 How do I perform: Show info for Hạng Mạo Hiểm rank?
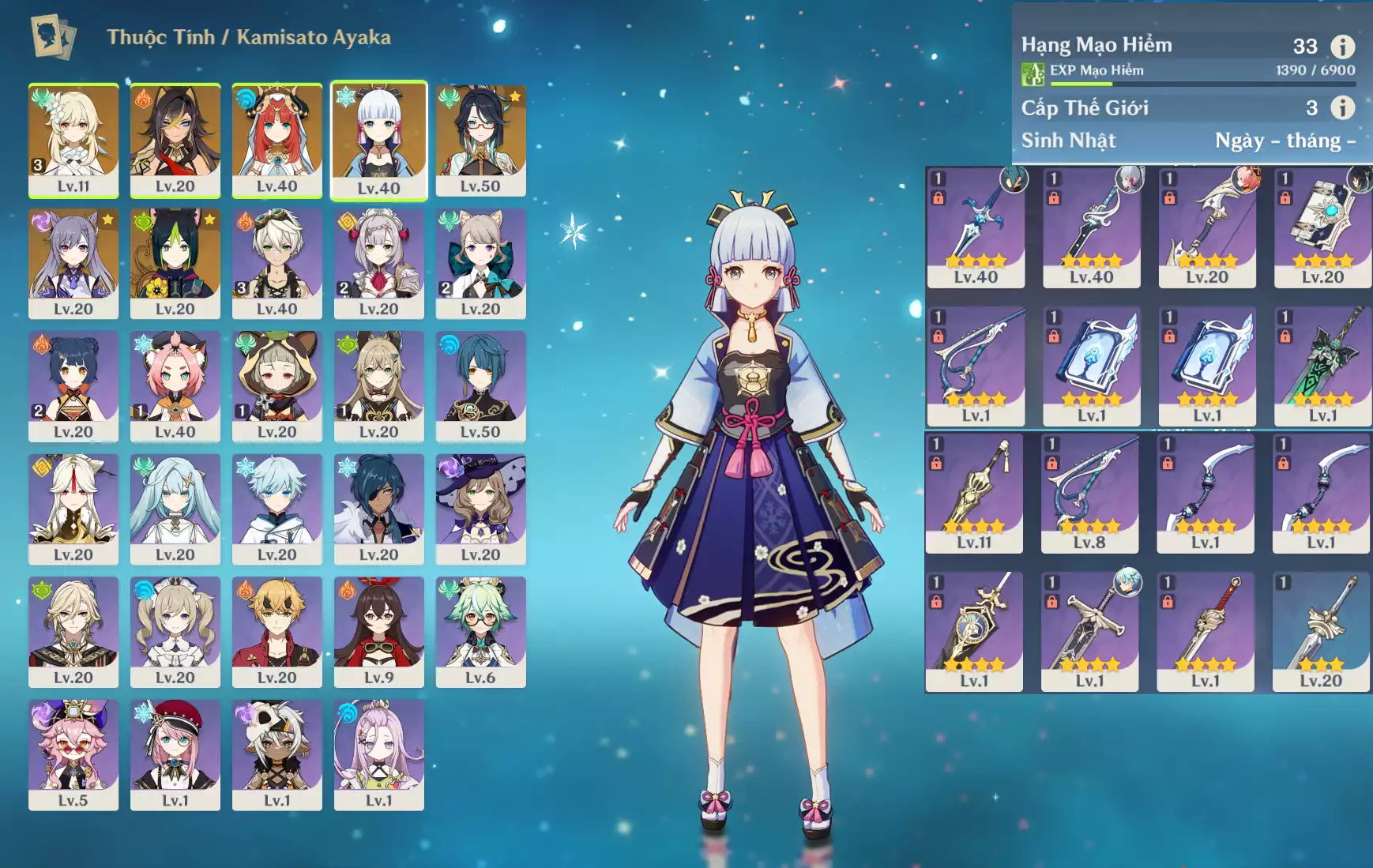[x=1342, y=47]
